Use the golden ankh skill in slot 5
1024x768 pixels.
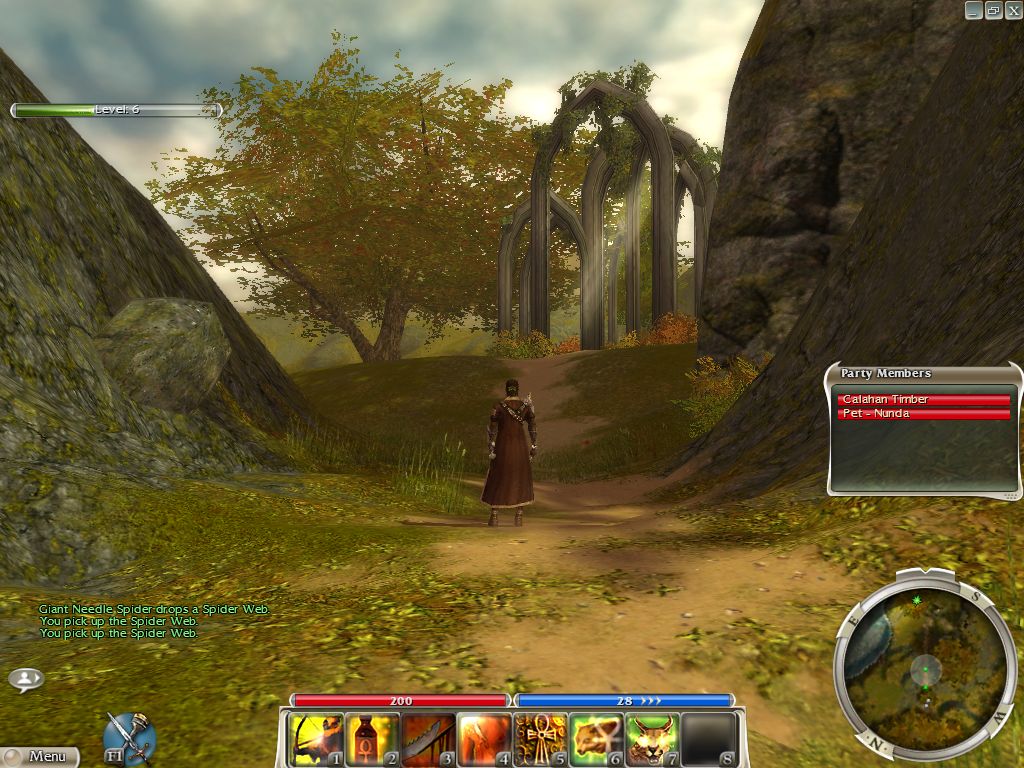tap(540, 739)
